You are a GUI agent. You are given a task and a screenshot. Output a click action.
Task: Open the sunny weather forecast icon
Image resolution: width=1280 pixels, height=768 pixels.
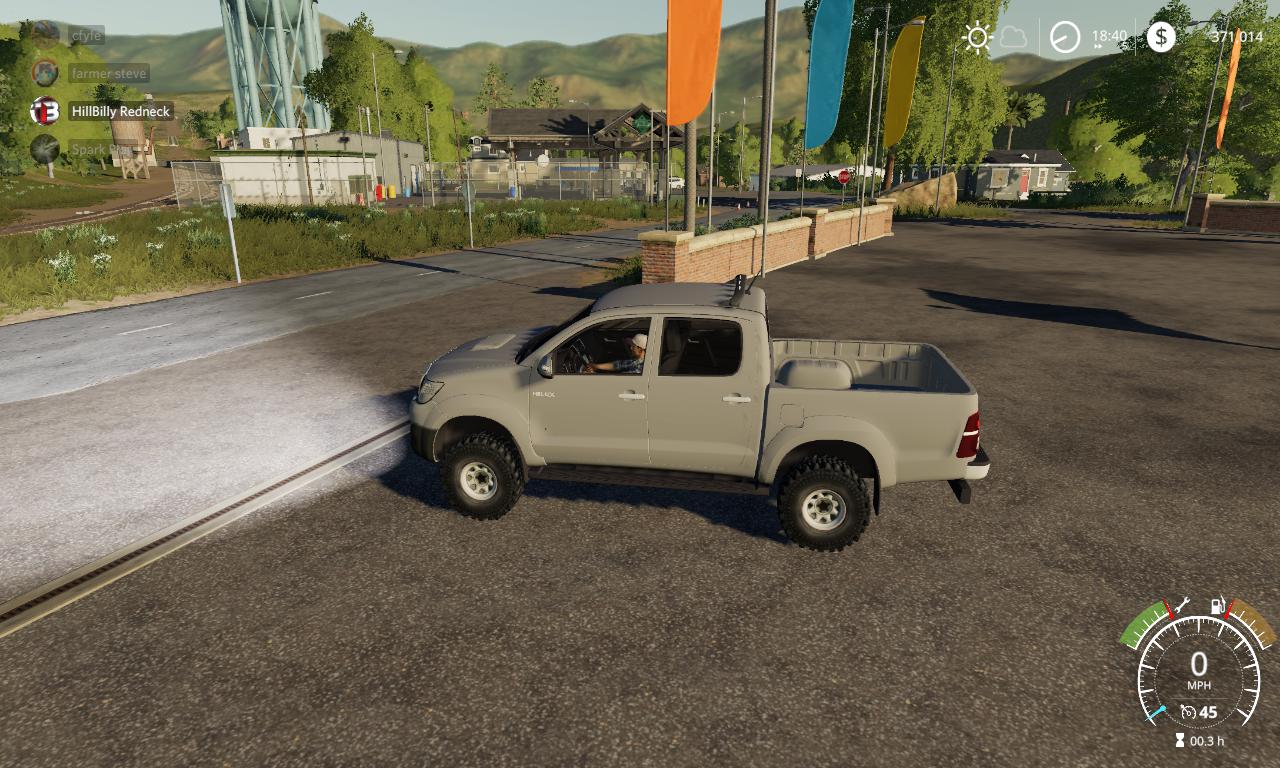coord(976,38)
